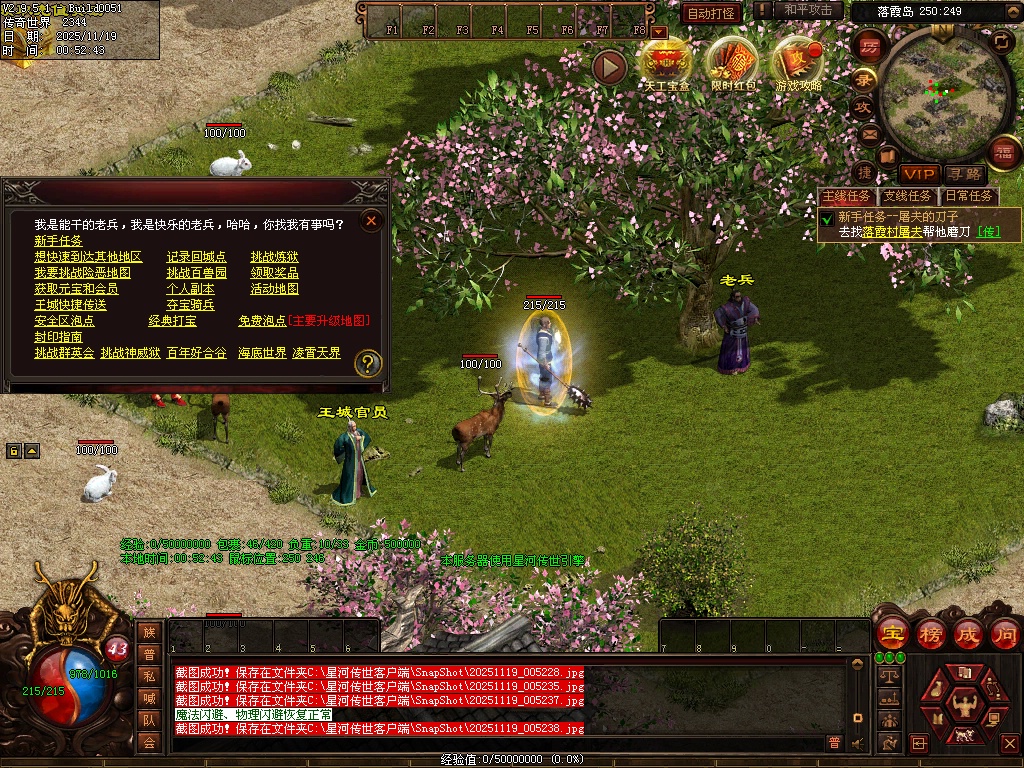
Task: Click the 落霞村屠夫 quest link
Action: 893,232
